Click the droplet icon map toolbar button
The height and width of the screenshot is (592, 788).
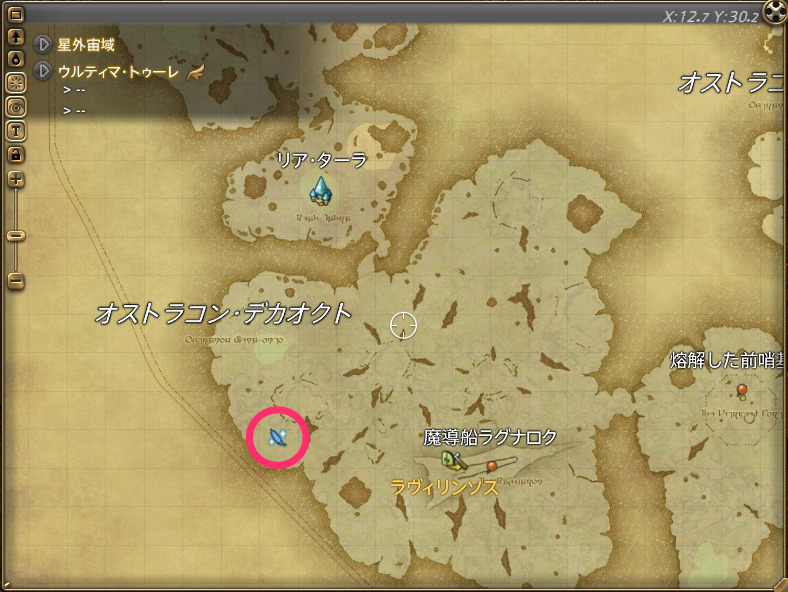[x=16, y=59]
